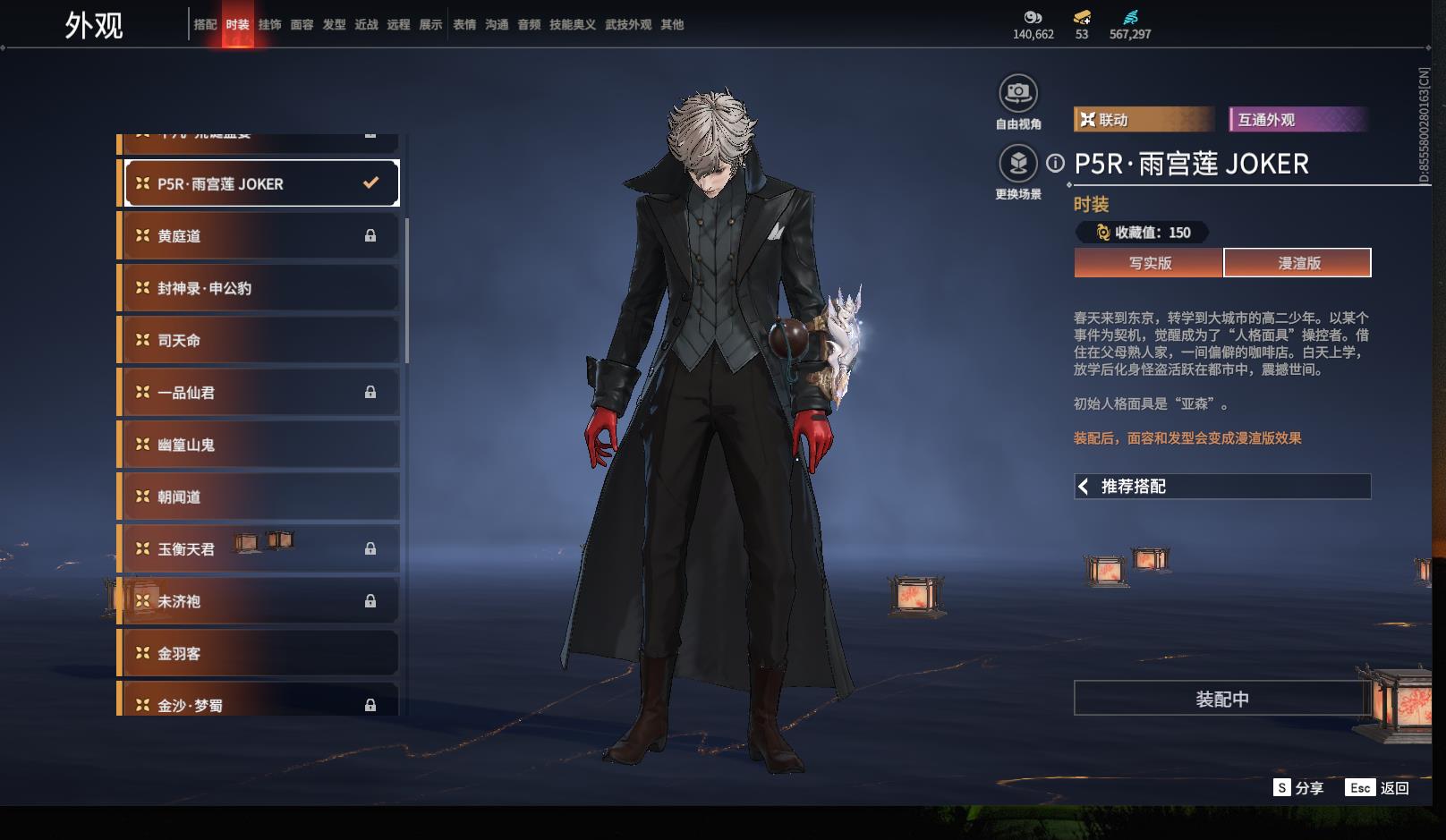Select the 面容 face tab
Viewport: 1446px width, 840px height.
pos(302,25)
